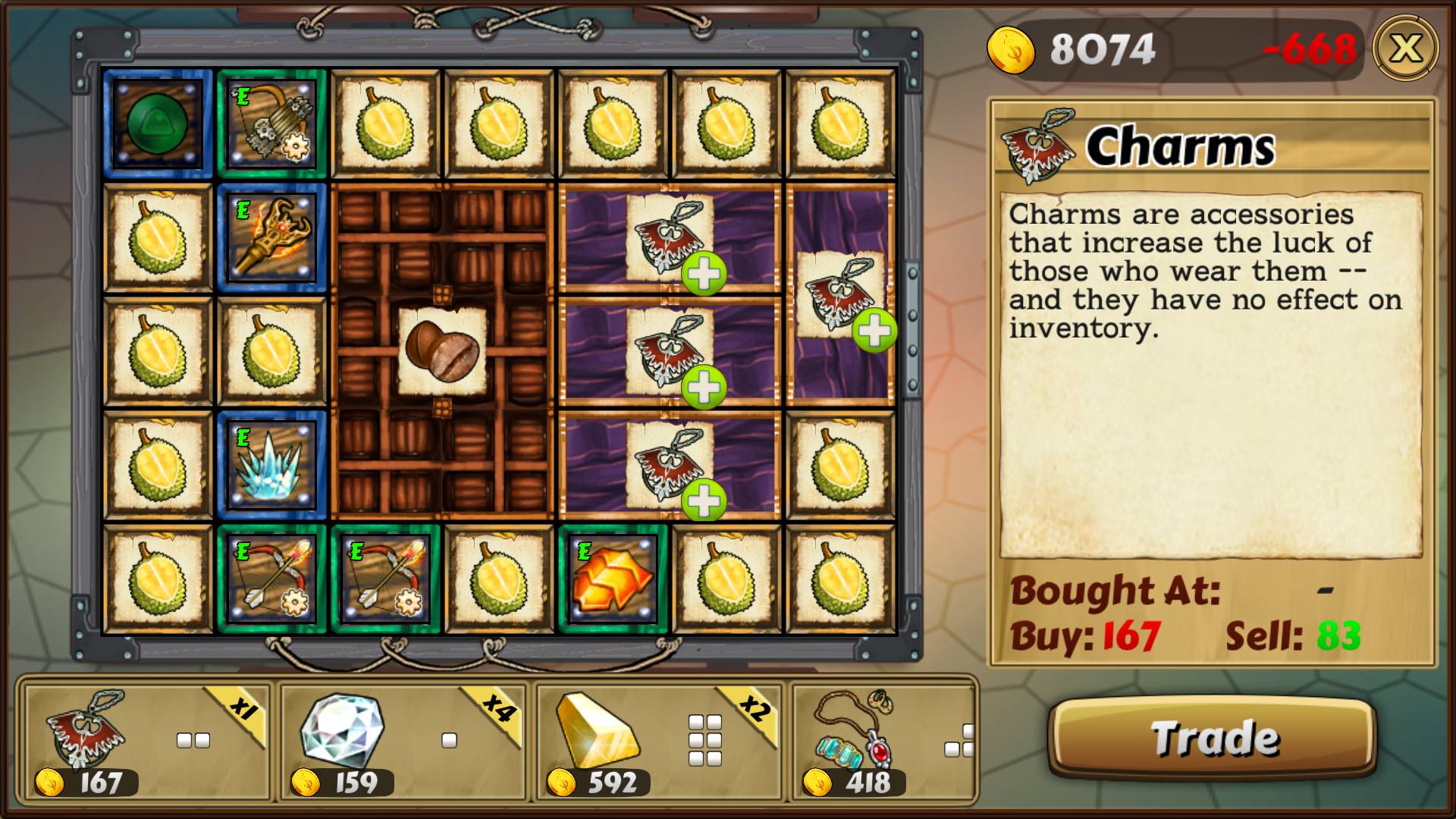1456x819 pixels.
Task: Click the green slime orb slot
Action: [x=158, y=124]
